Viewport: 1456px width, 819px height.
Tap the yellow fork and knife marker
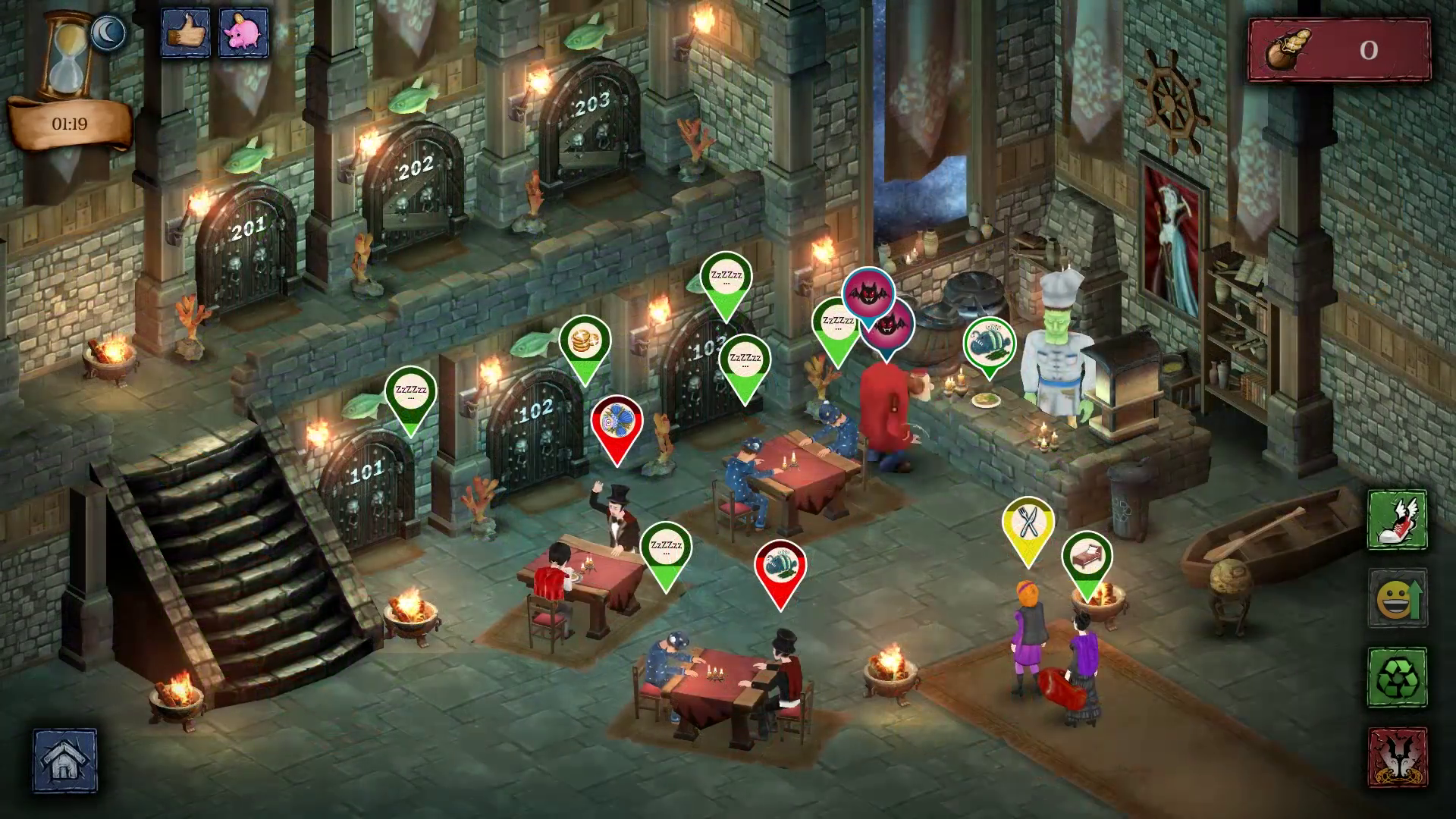[x=1028, y=523]
